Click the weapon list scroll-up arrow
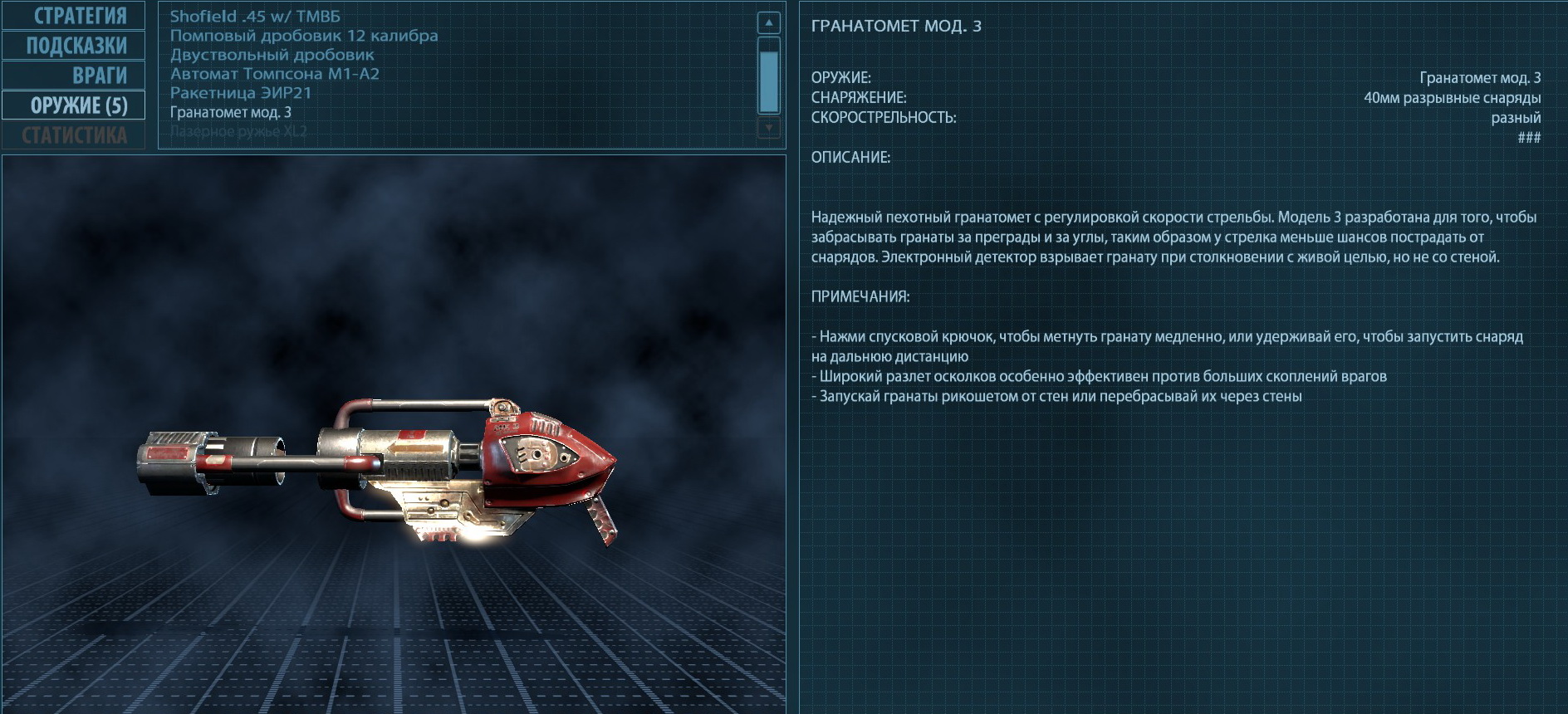1568x714 pixels. (x=769, y=23)
